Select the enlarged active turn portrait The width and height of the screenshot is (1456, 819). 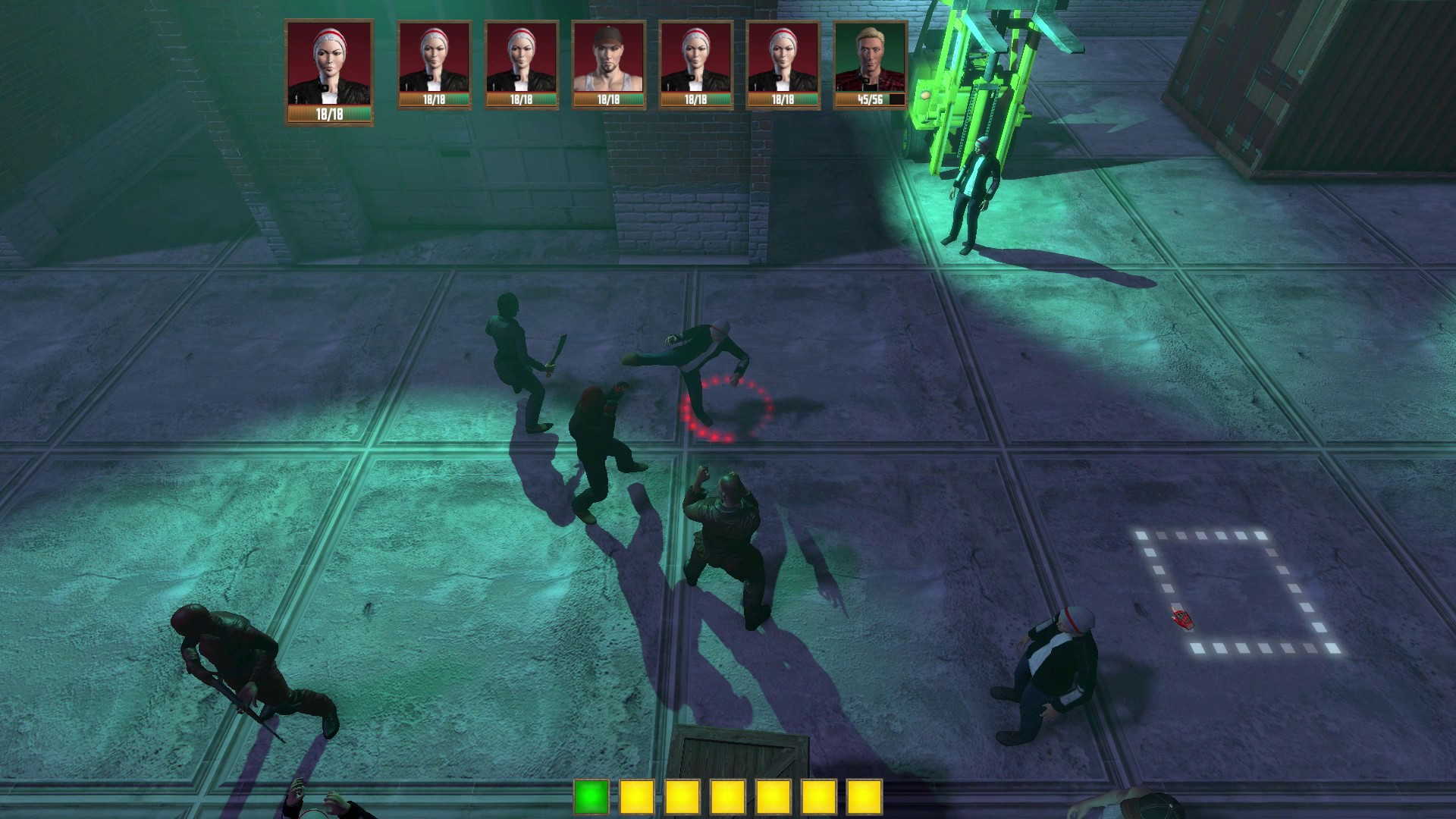pyautogui.click(x=329, y=71)
